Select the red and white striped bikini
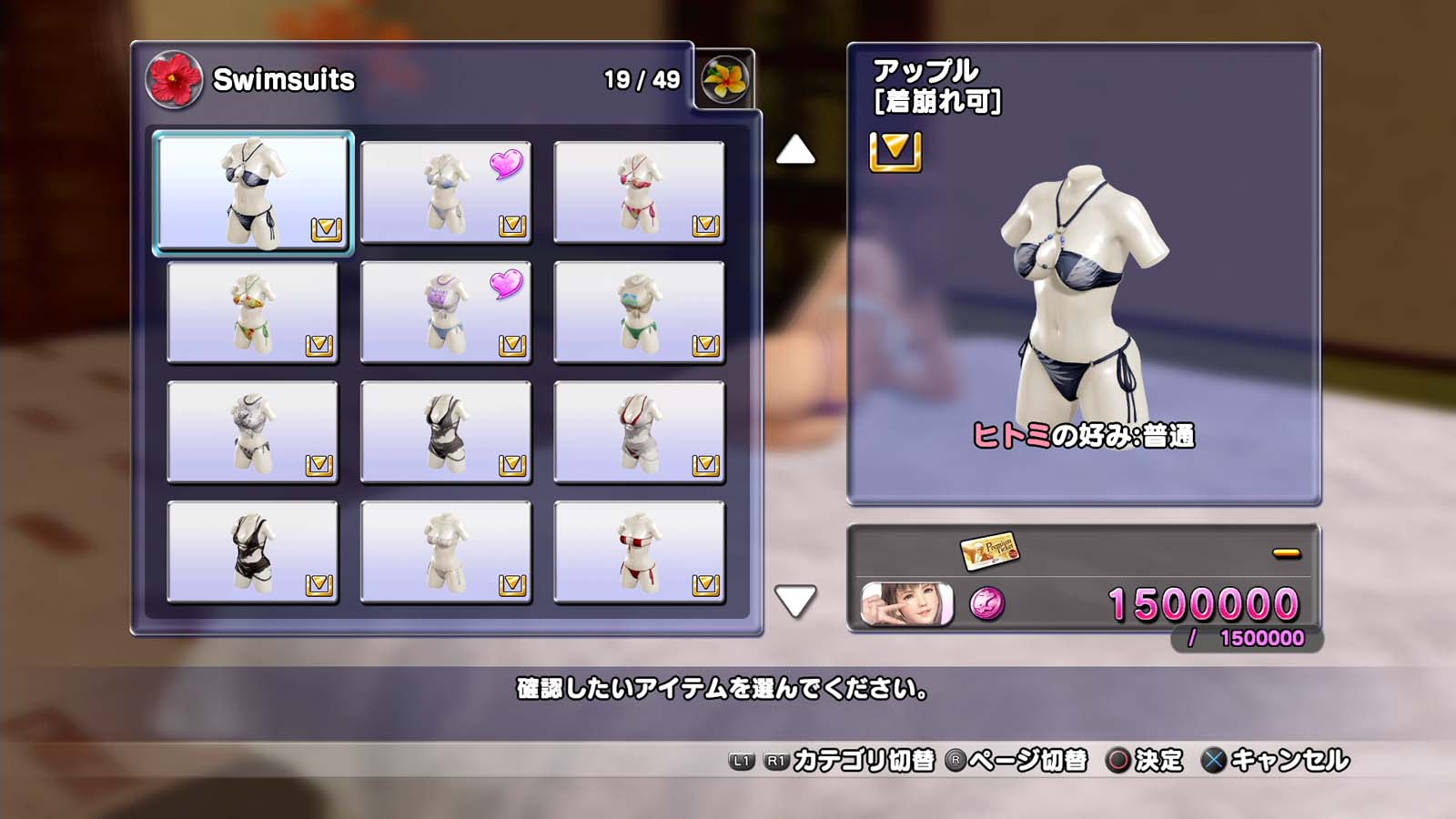1456x819 pixels. click(x=639, y=552)
